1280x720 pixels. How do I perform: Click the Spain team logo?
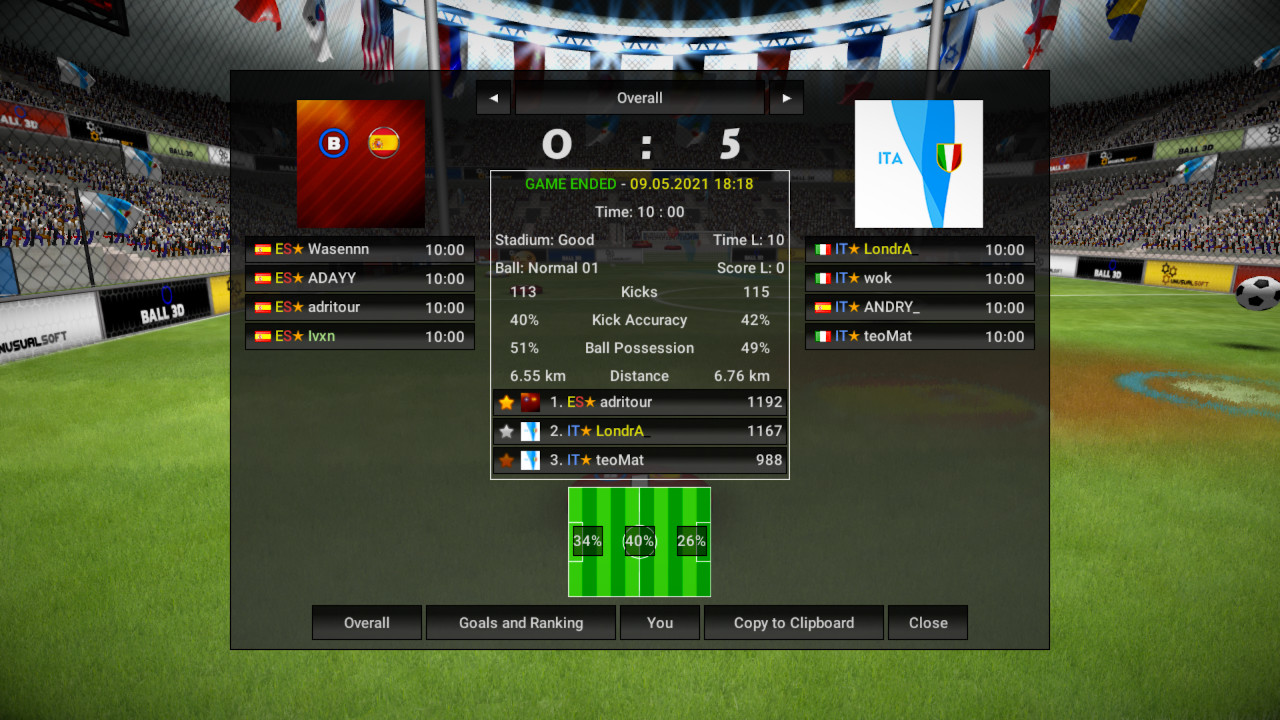[x=361, y=164]
